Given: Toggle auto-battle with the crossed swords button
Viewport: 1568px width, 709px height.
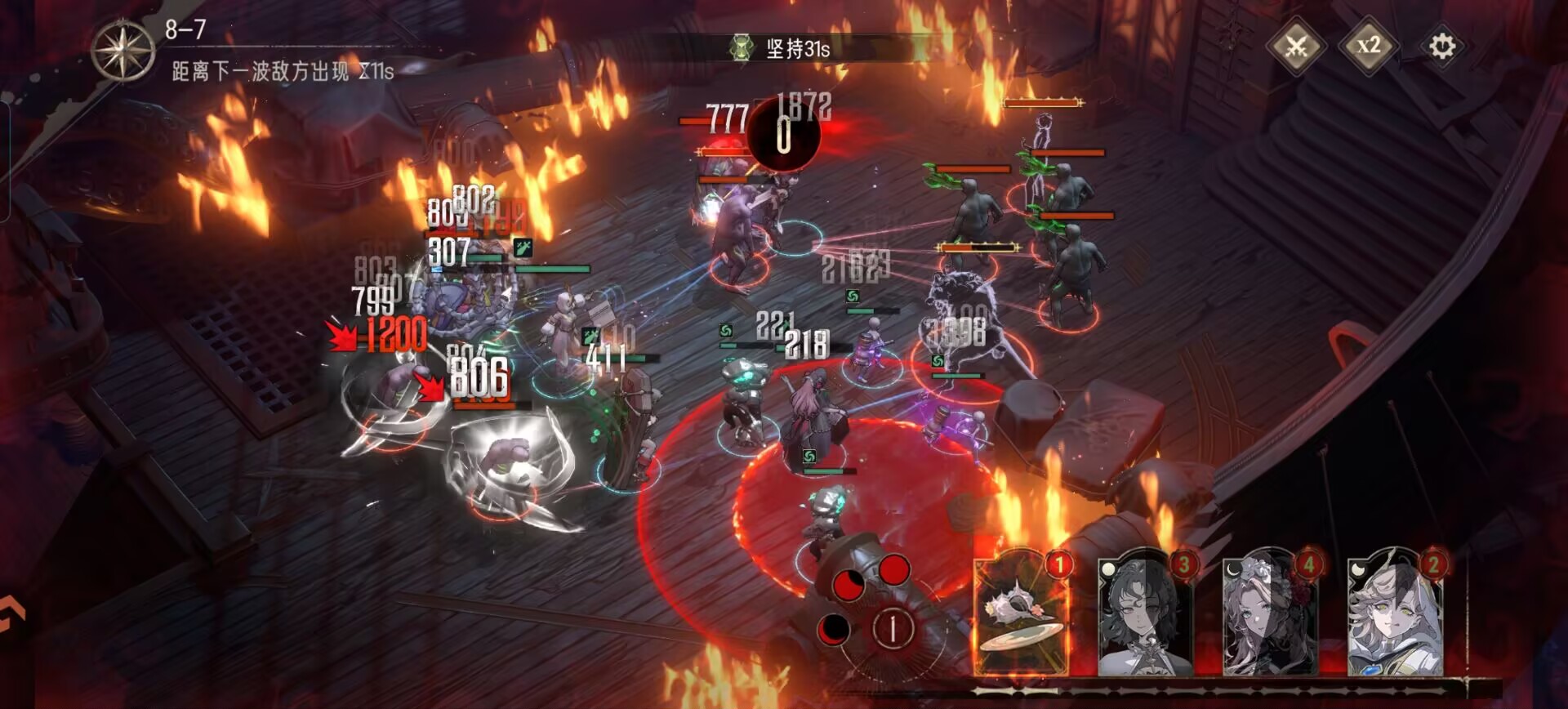Looking at the screenshot, I should 1296,46.
